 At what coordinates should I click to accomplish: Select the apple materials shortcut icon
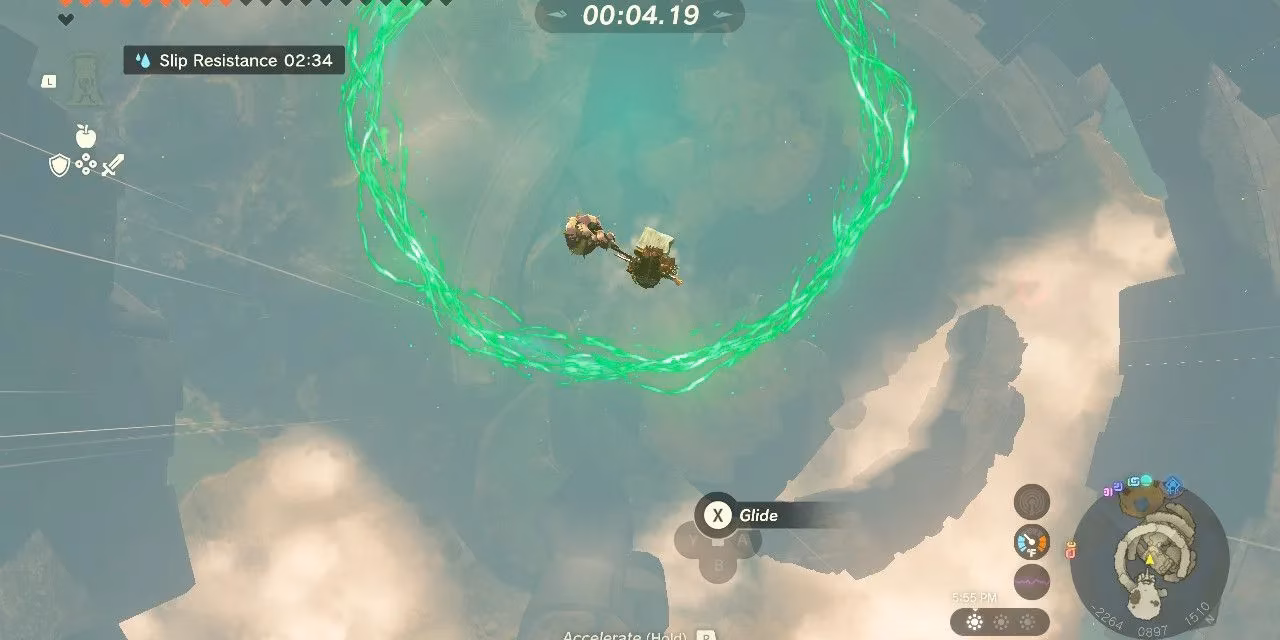86,136
